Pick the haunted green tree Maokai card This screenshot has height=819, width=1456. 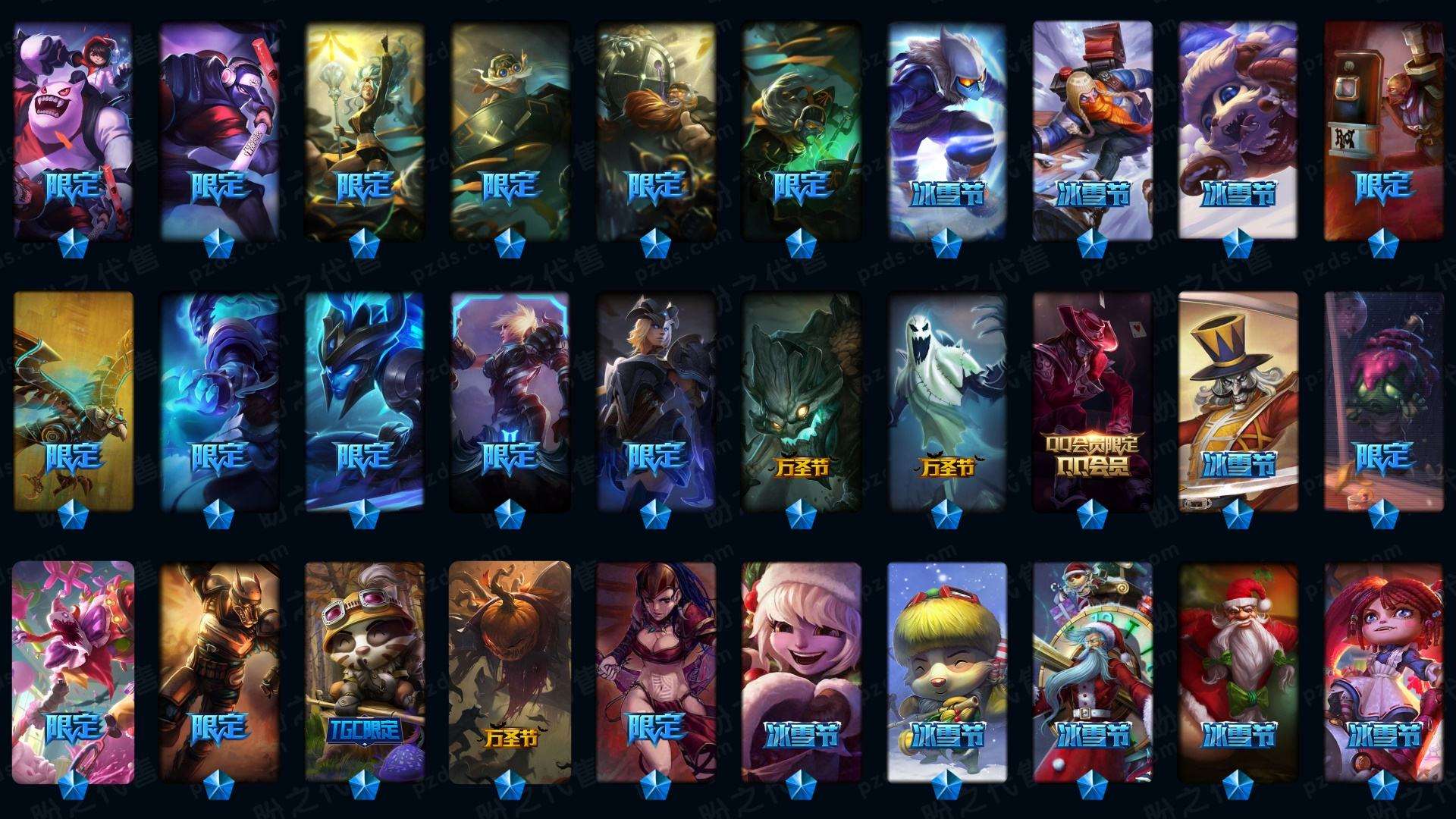coord(801,400)
